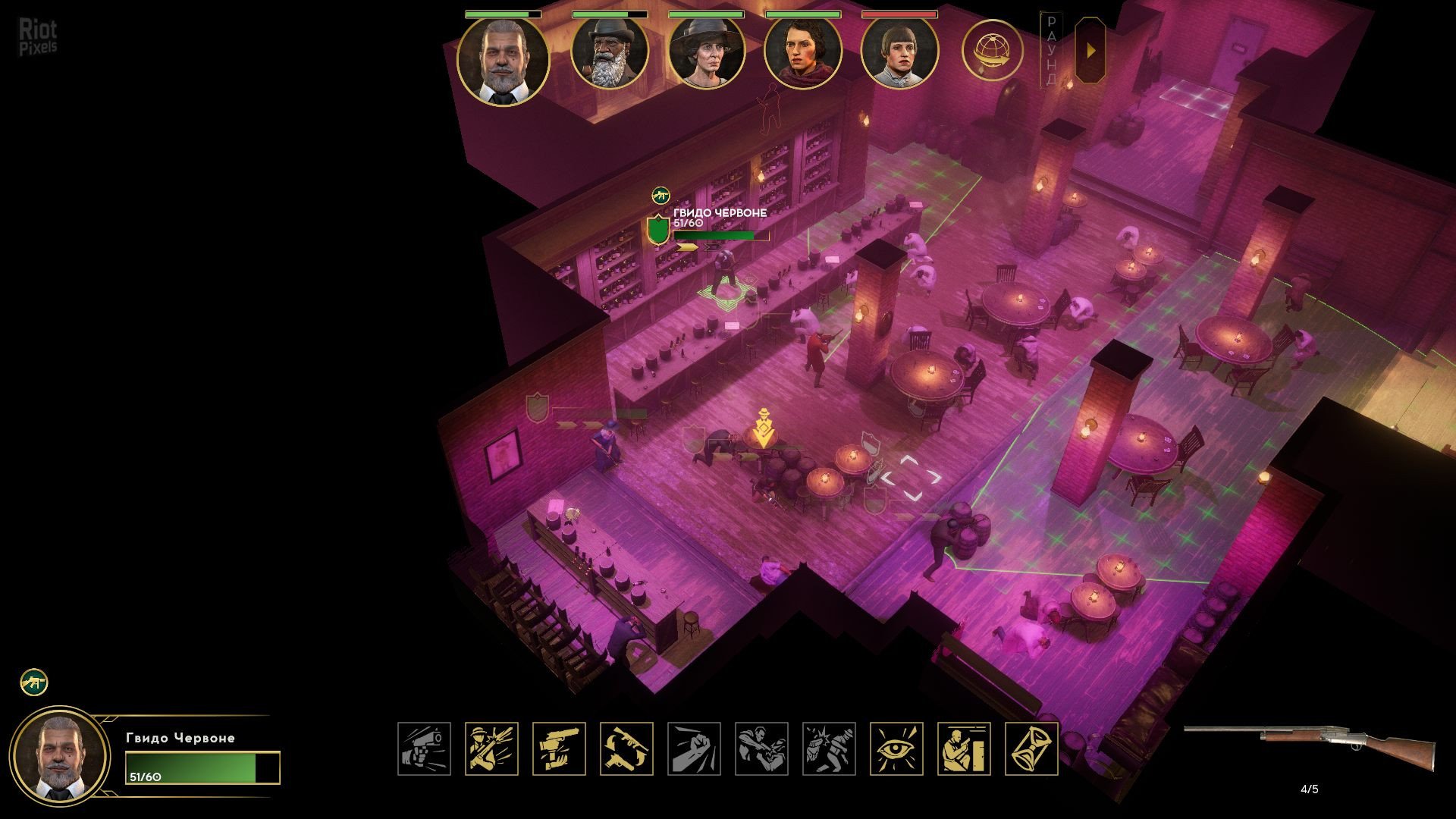Screen dimensions: 1456x819
Task: Use the fist melee attack ability
Action: [x=694, y=748]
